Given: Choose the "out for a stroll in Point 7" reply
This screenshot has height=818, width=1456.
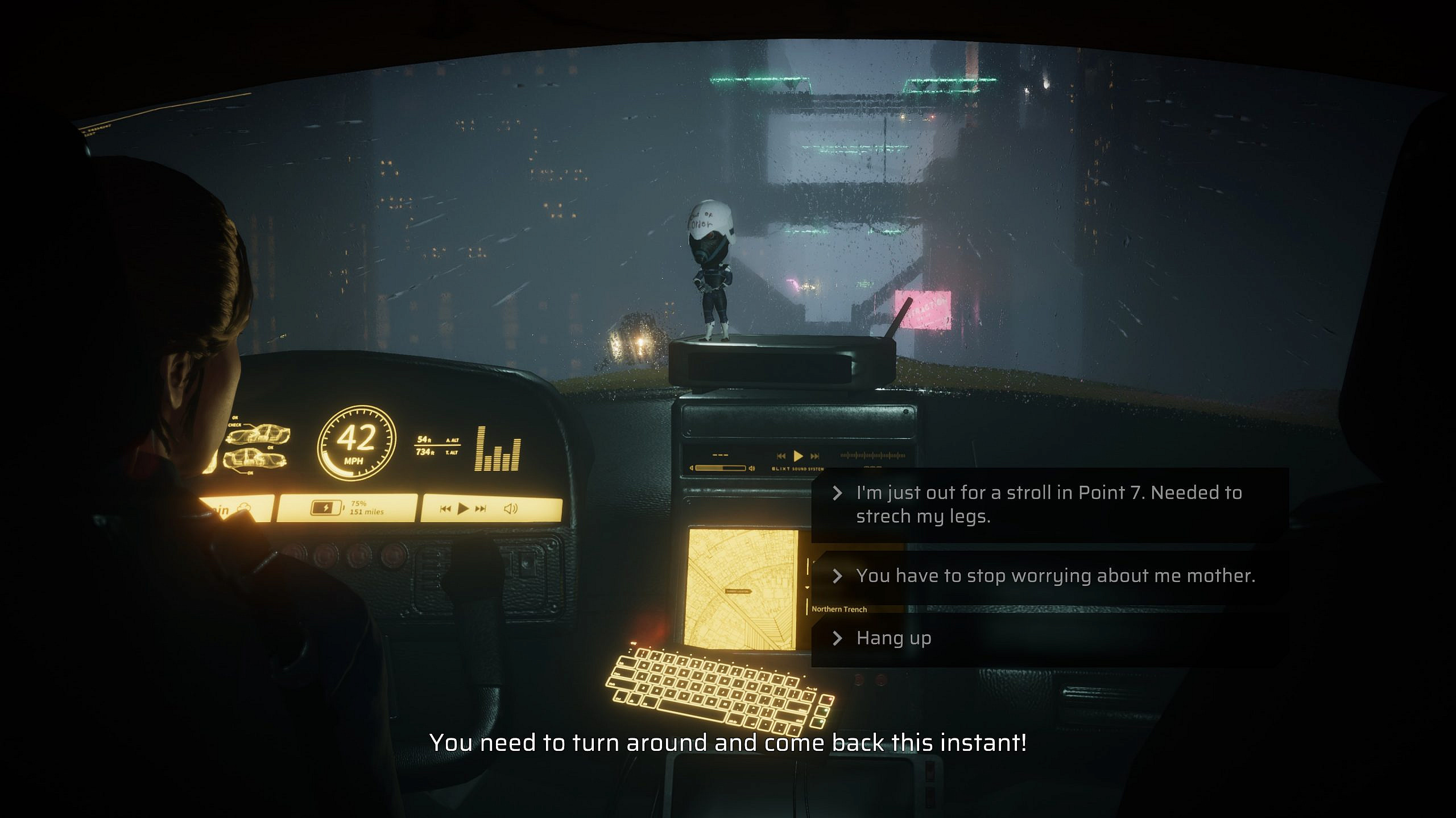Looking at the screenshot, I should pyautogui.click(x=1048, y=504).
